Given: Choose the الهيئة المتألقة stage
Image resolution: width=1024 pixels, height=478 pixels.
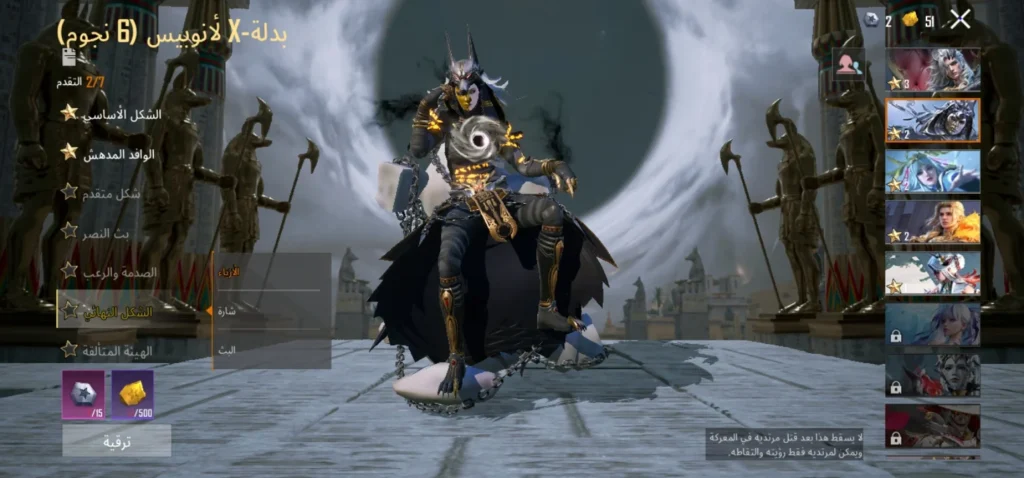Looking at the screenshot, I should [x=110, y=350].
